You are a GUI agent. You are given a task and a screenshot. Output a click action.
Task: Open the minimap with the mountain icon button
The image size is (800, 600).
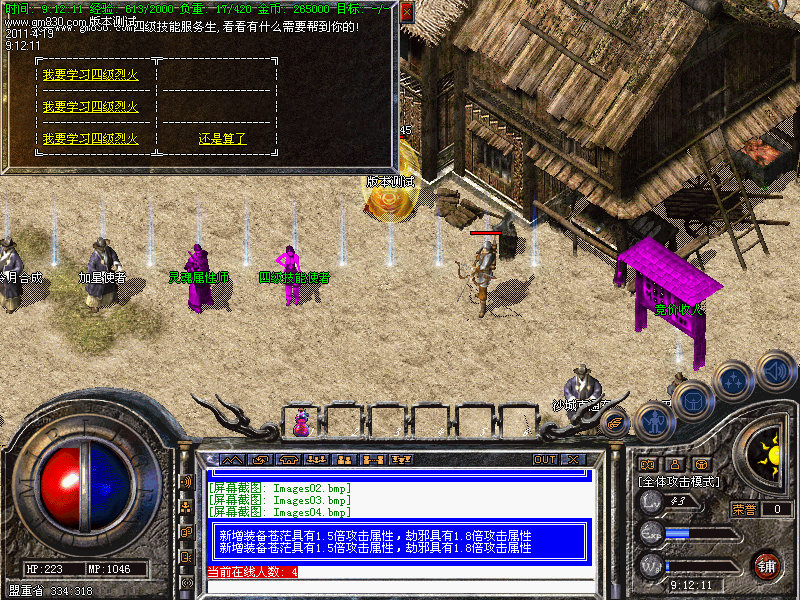point(232,459)
